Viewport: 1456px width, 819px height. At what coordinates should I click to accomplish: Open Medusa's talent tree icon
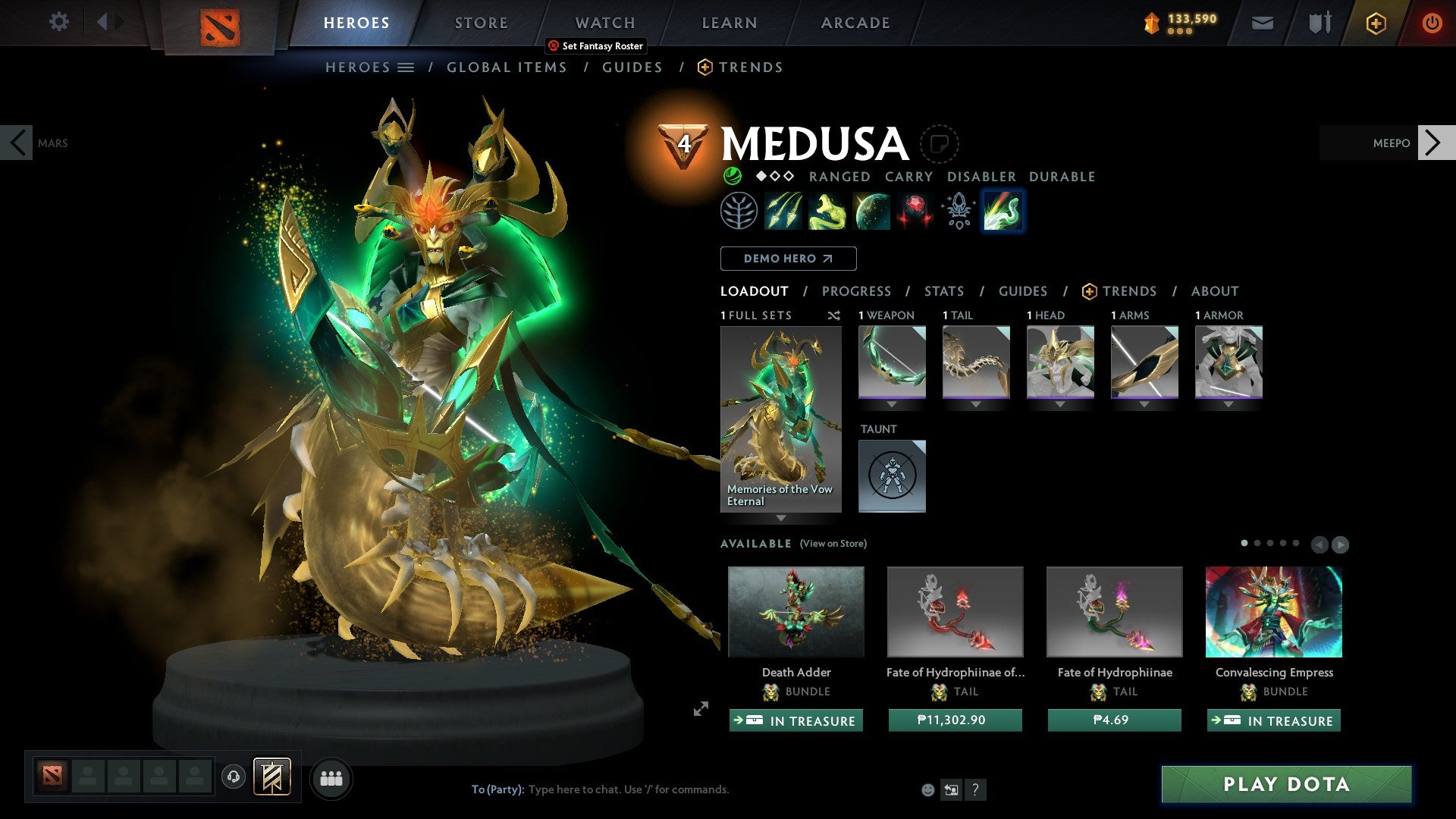point(739,212)
